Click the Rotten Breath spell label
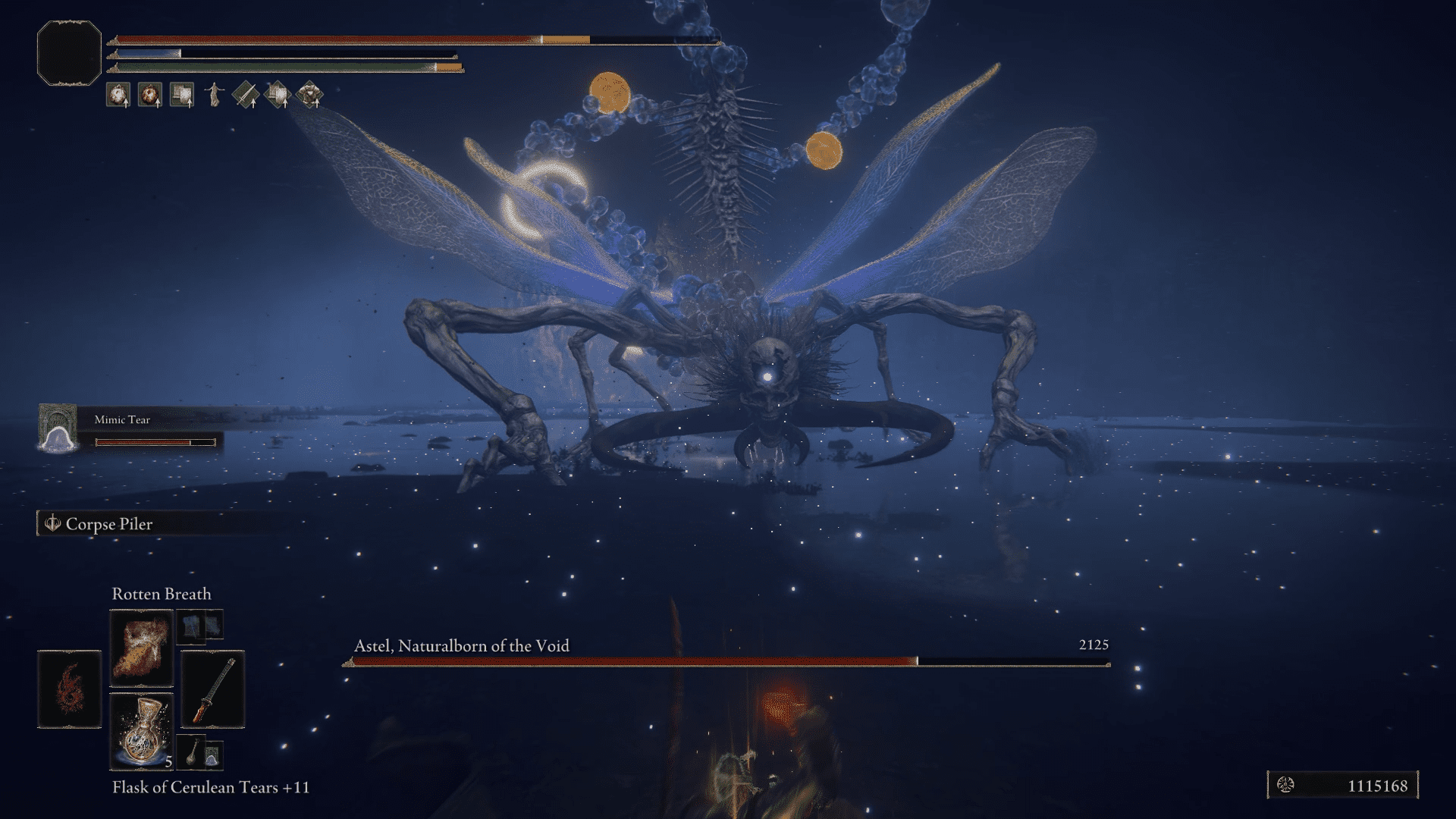This screenshot has width=1456, height=819. pyautogui.click(x=162, y=595)
